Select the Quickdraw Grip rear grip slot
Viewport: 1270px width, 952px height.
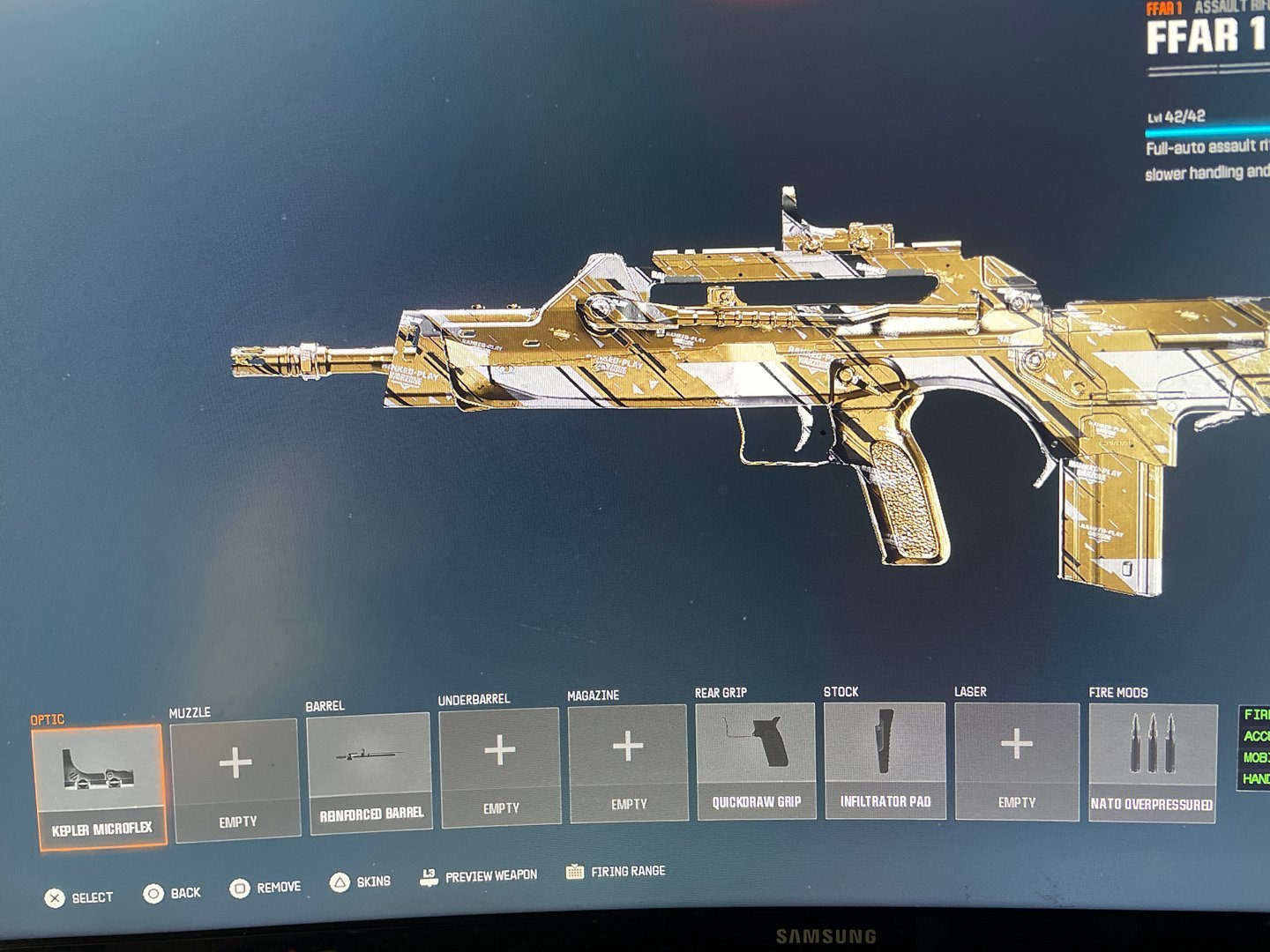click(x=756, y=761)
